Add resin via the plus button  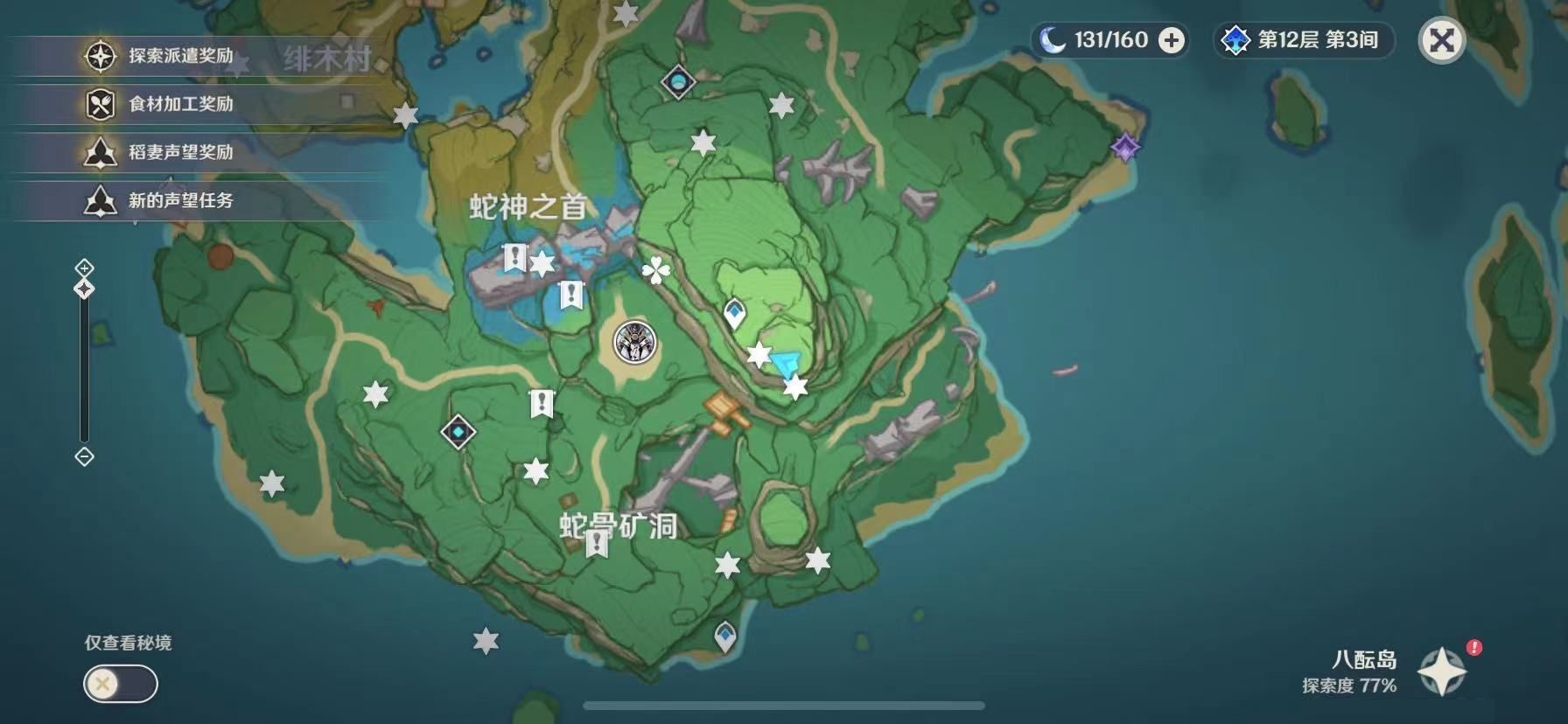1171,40
